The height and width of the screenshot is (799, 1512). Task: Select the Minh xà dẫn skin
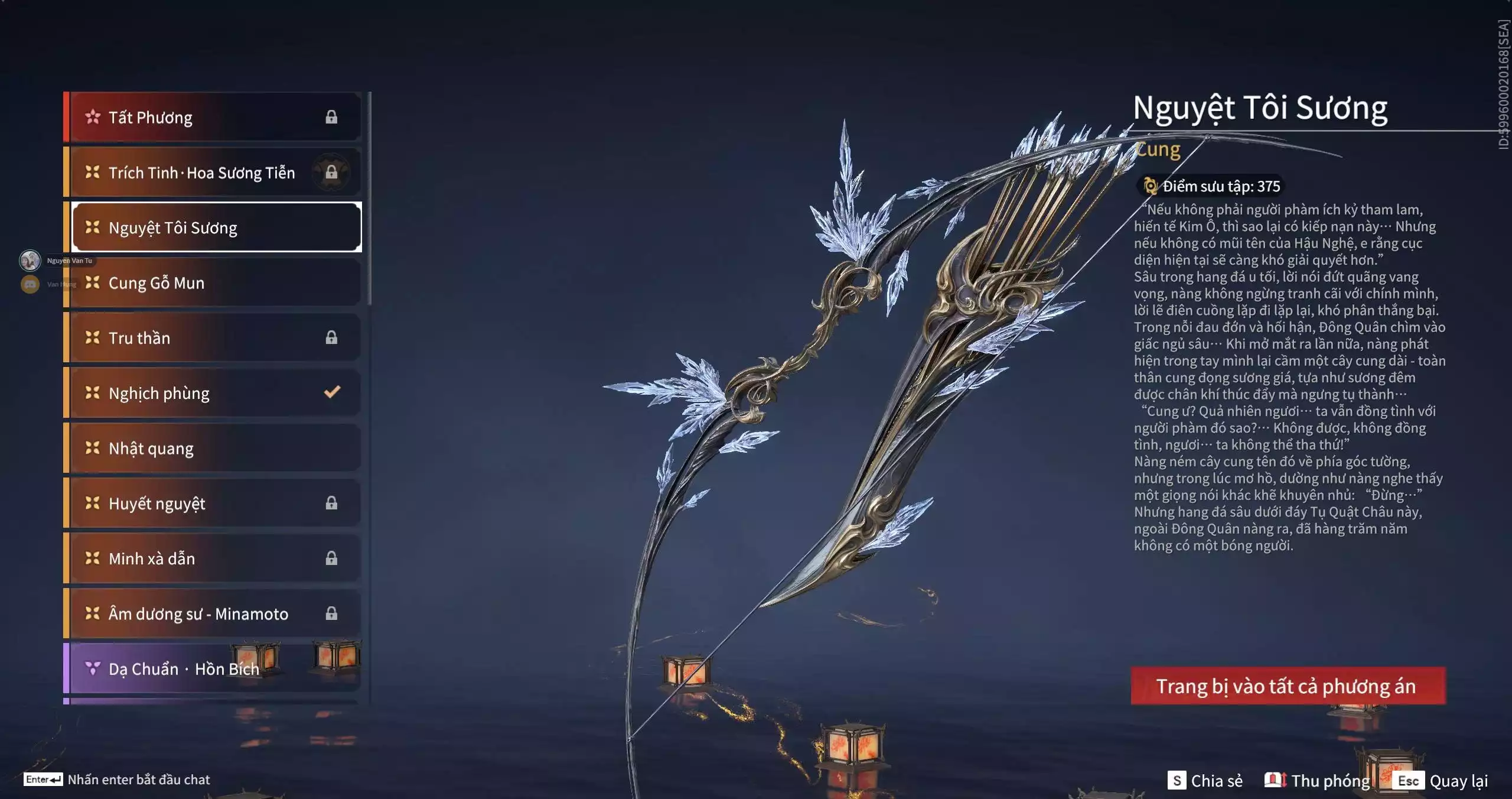pyautogui.click(x=213, y=558)
